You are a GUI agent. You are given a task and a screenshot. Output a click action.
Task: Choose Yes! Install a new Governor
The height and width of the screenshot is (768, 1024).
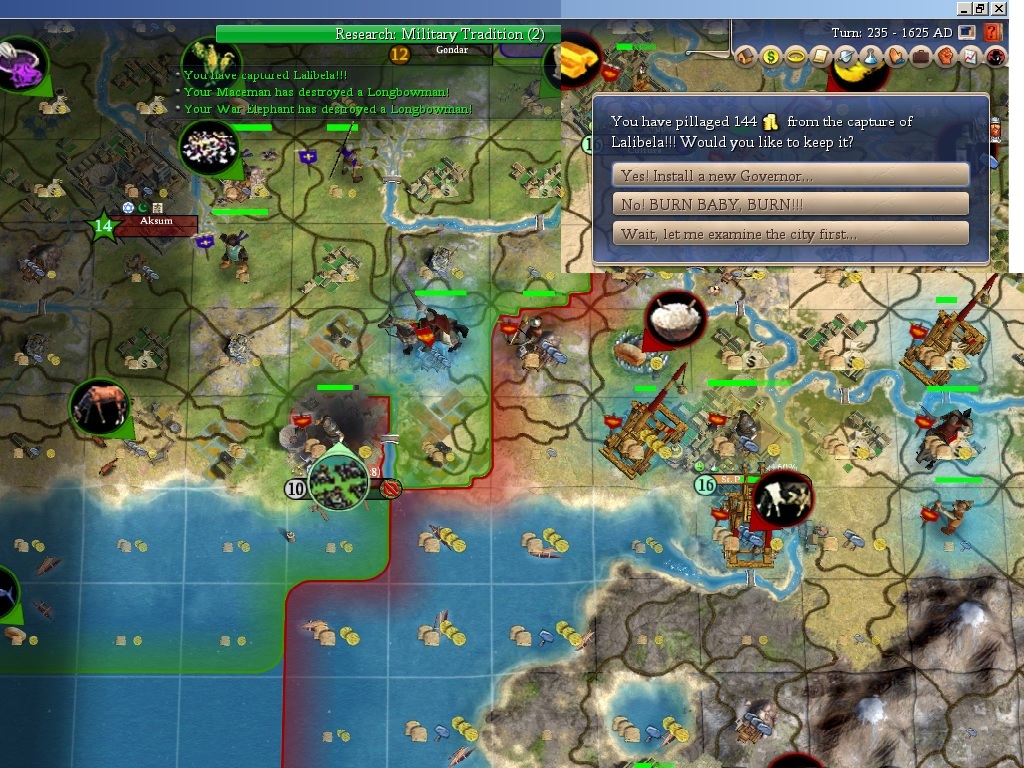790,176
